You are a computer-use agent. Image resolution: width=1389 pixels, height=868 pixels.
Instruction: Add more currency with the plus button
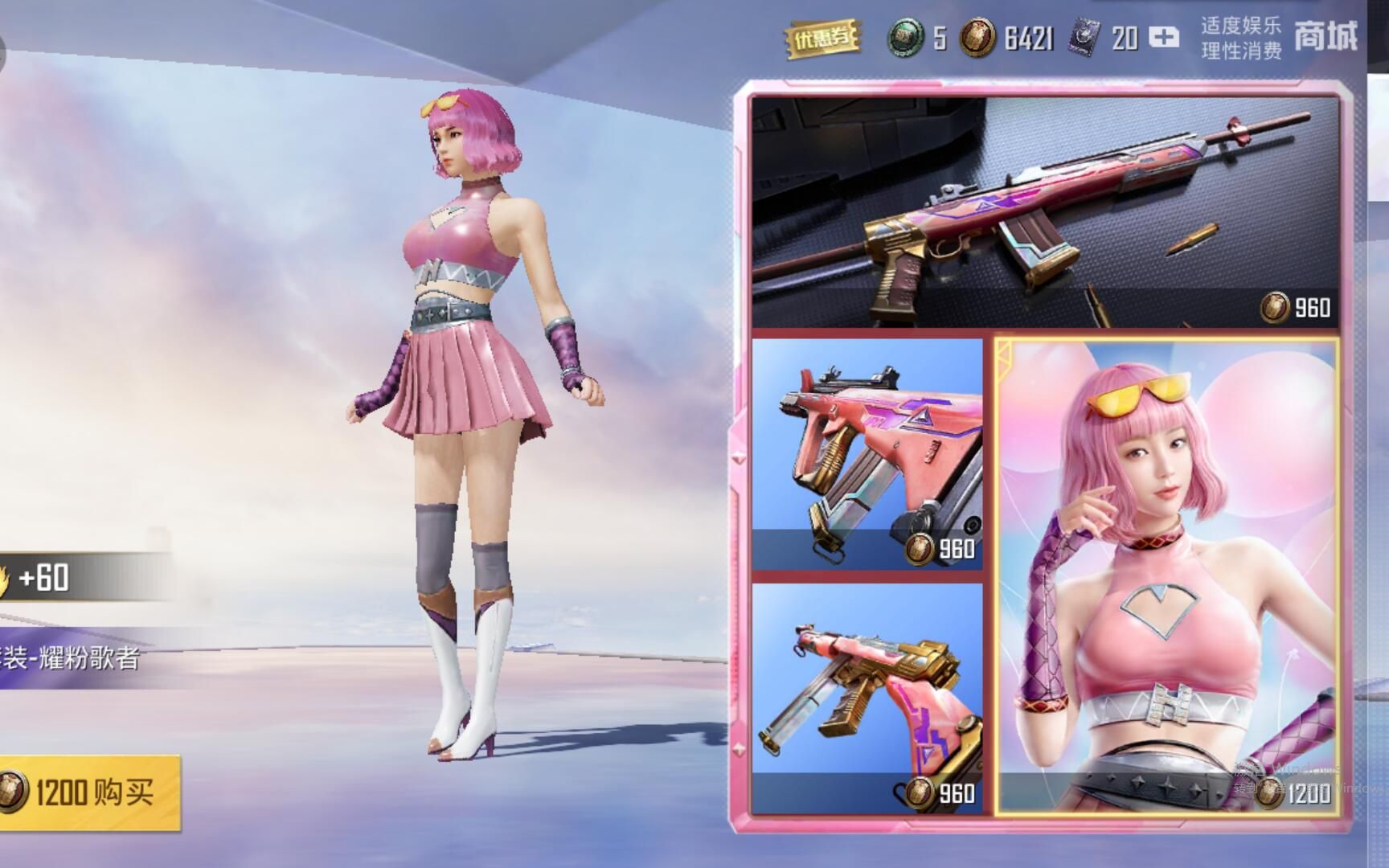[x=1163, y=38]
